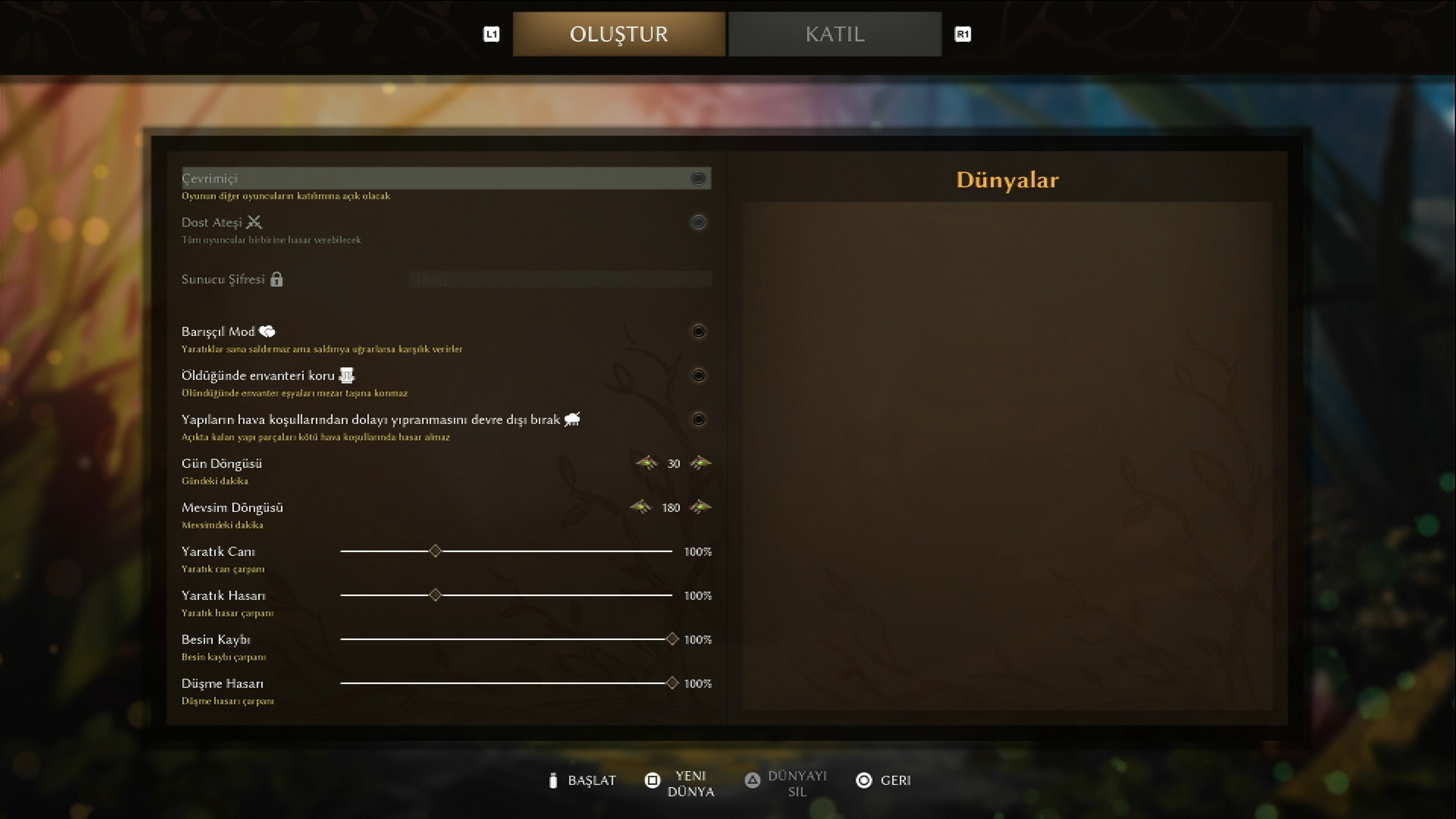Click the Besin Kaybı slider handle
The height and width of the screenshot is (819, 1456).
[x=672, y=639]
